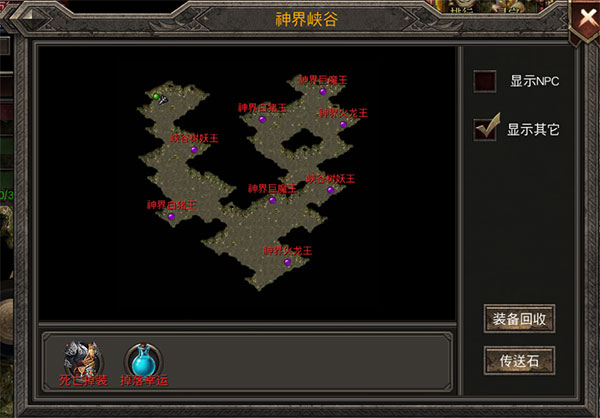The image size is (600, 418).
Task: Select the 掉落幸运 blue potion icon
Action: click(x=142, y=358)
